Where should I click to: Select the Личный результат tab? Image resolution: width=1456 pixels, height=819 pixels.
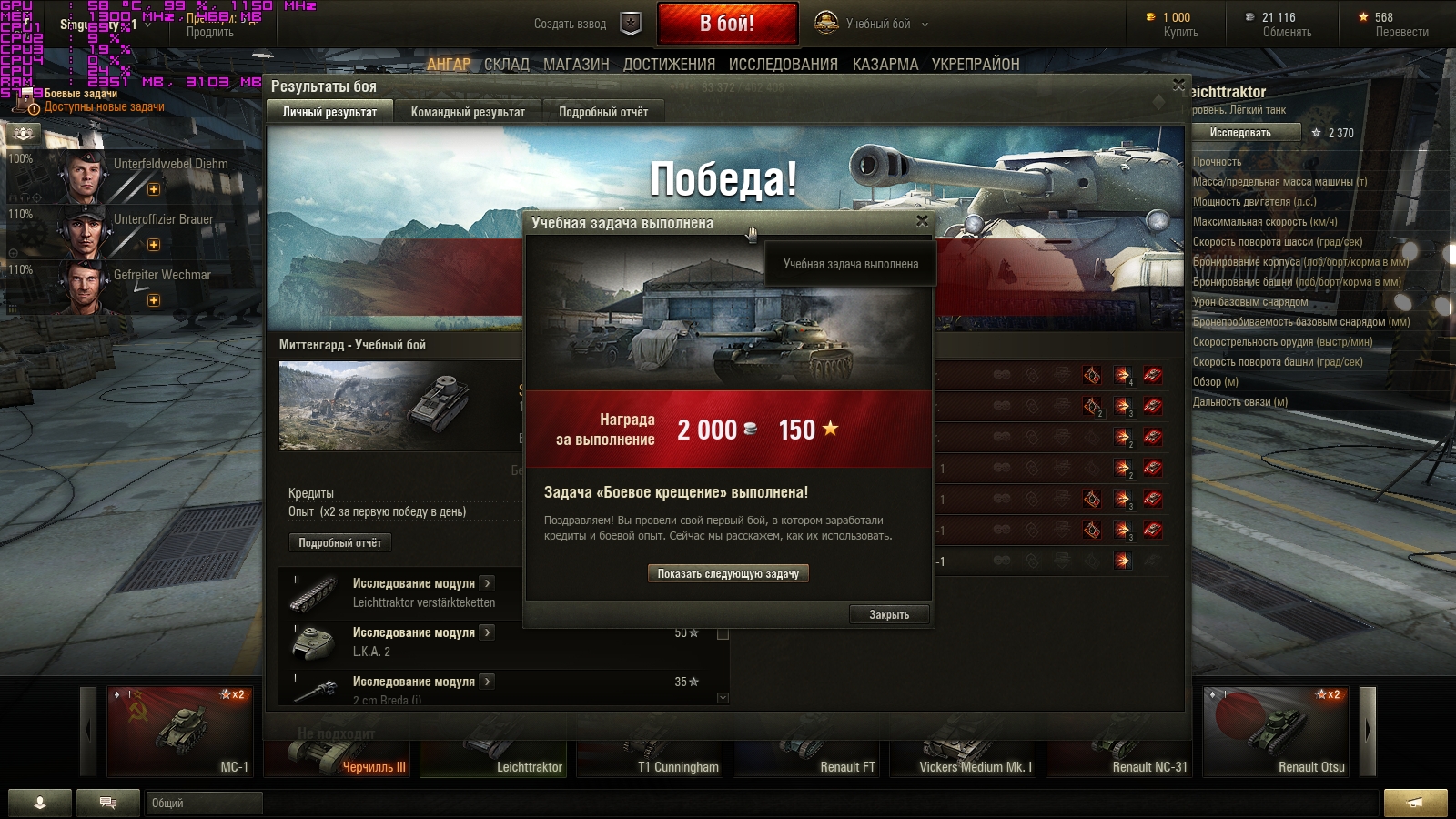pos(329,112)
